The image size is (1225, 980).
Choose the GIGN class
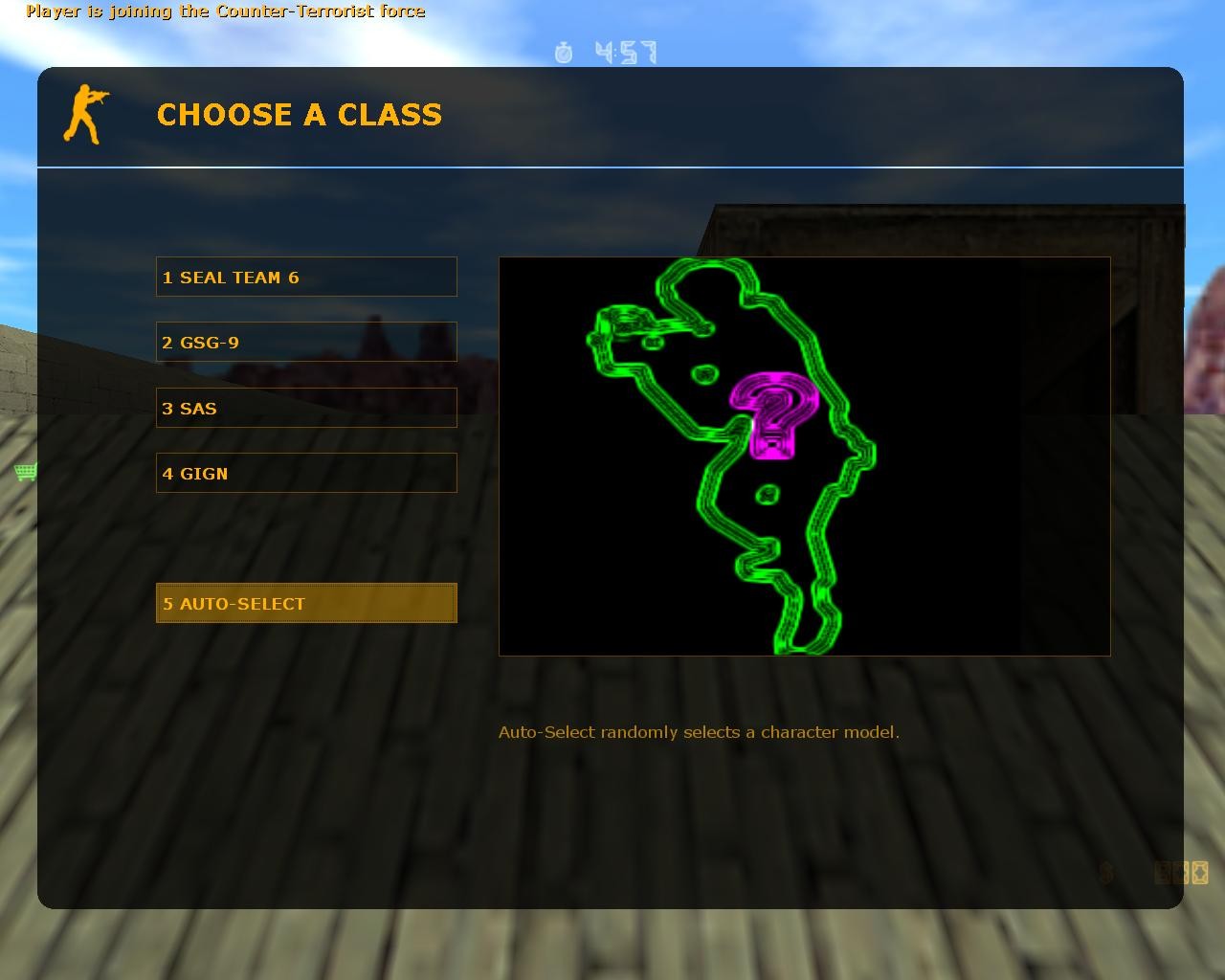coord(306,473)
